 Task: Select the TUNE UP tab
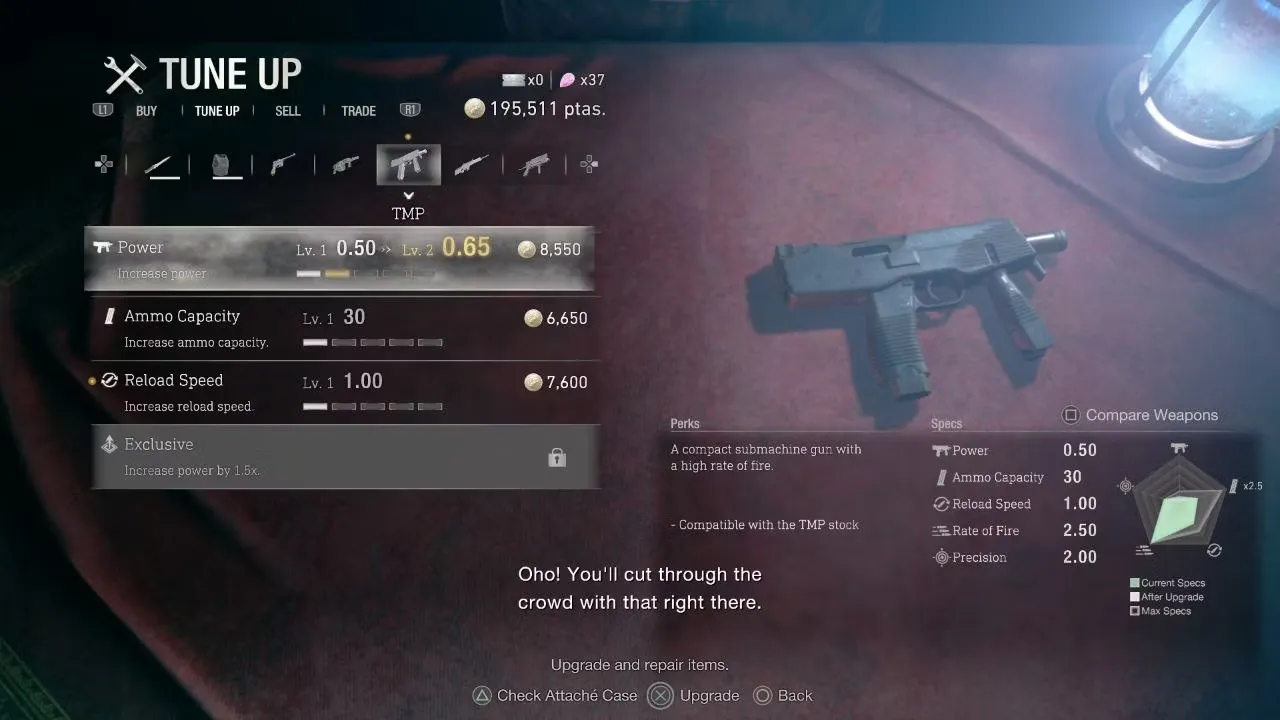pyautogui.click(x=217, y=111)
